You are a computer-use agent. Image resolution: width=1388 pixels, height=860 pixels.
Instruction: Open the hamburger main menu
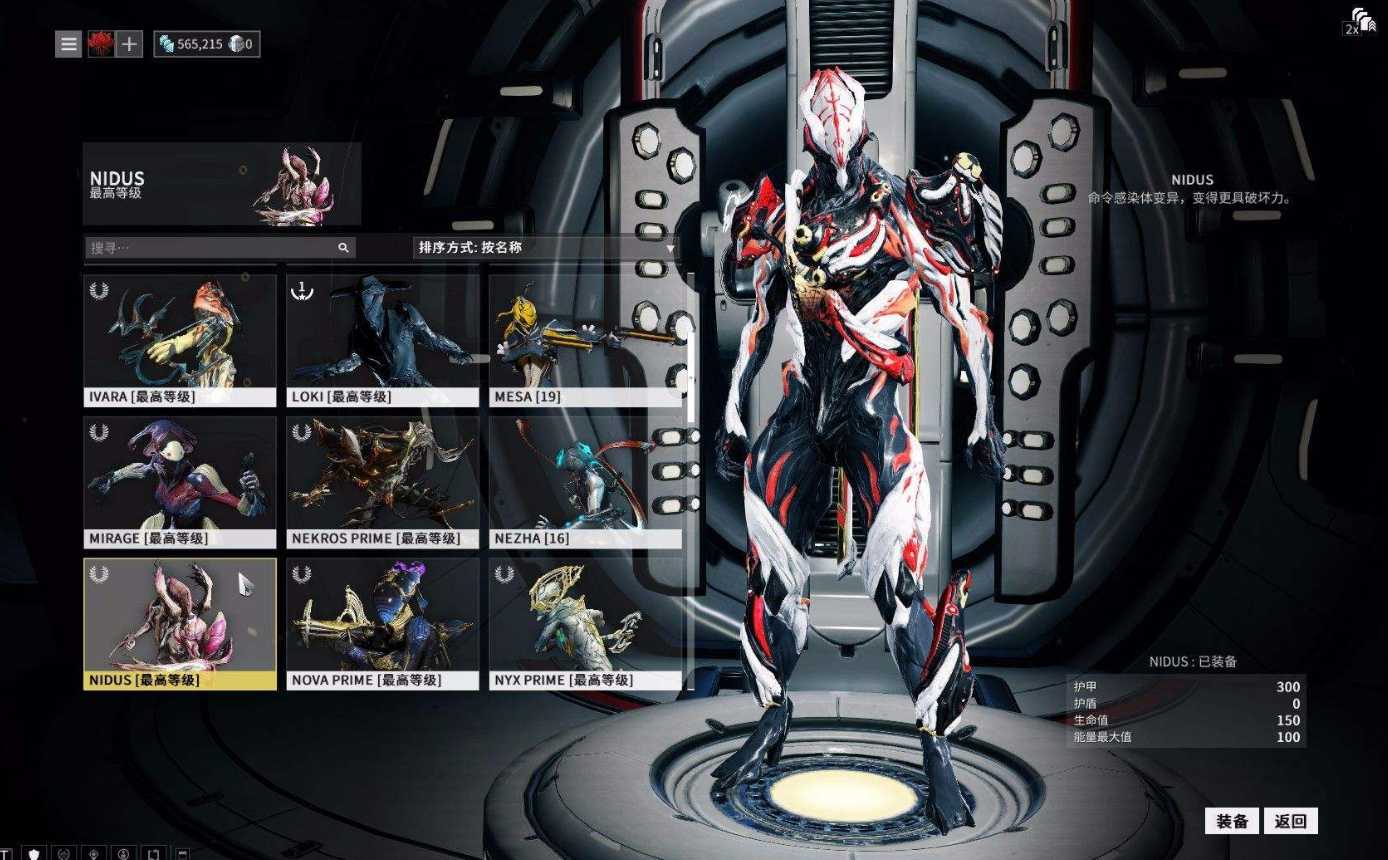[x=68, y=44]
